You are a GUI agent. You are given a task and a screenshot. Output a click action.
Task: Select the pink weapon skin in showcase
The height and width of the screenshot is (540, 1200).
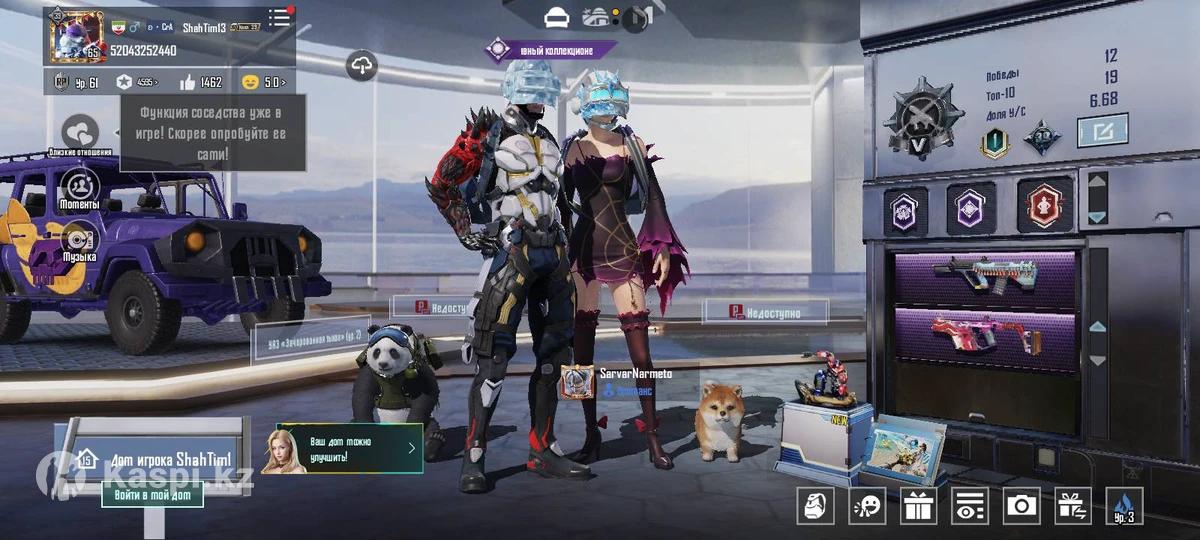[x=985, y=334]
